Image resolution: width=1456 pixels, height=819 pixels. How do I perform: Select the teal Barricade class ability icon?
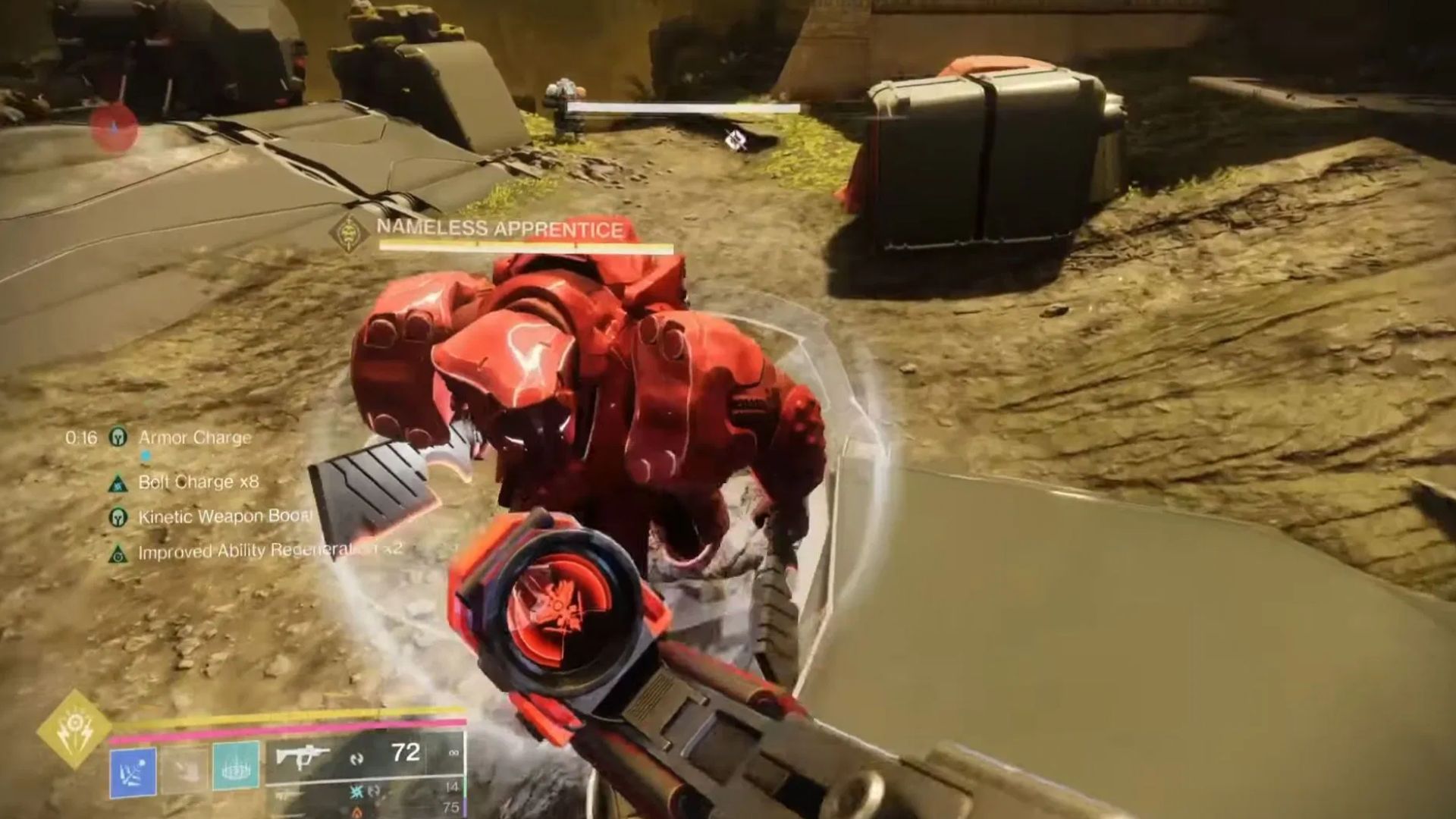236,767
